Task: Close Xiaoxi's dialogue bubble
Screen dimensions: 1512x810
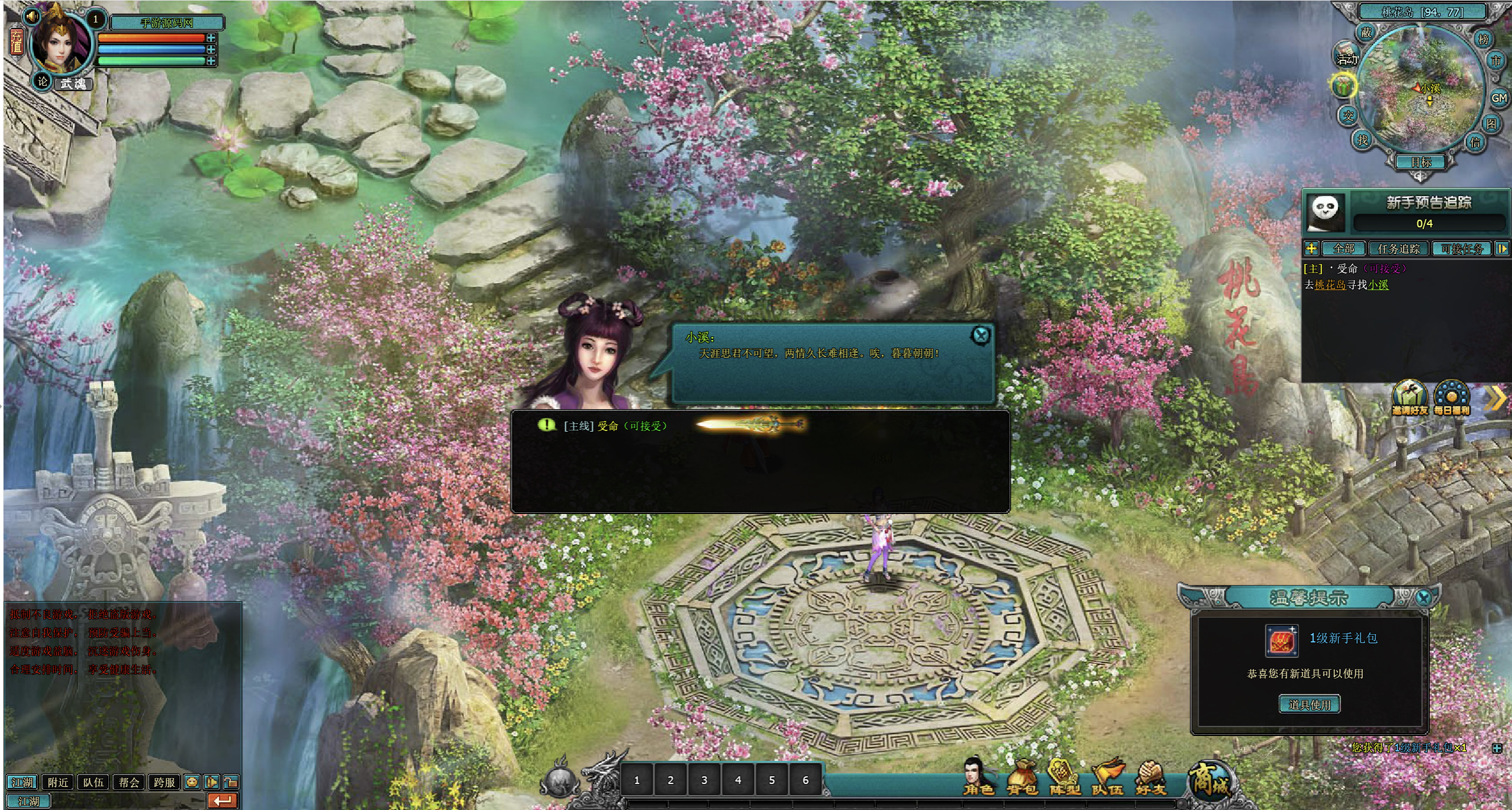Action: tap(981, 336)
